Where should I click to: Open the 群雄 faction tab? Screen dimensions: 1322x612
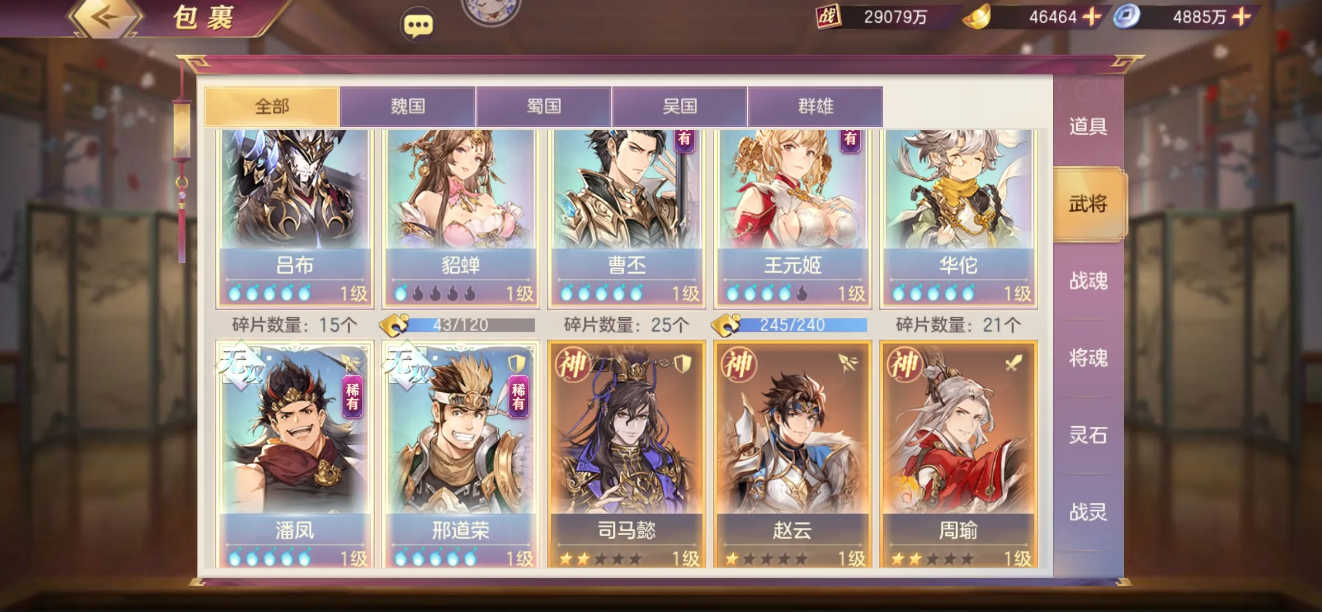coord(815,106)
